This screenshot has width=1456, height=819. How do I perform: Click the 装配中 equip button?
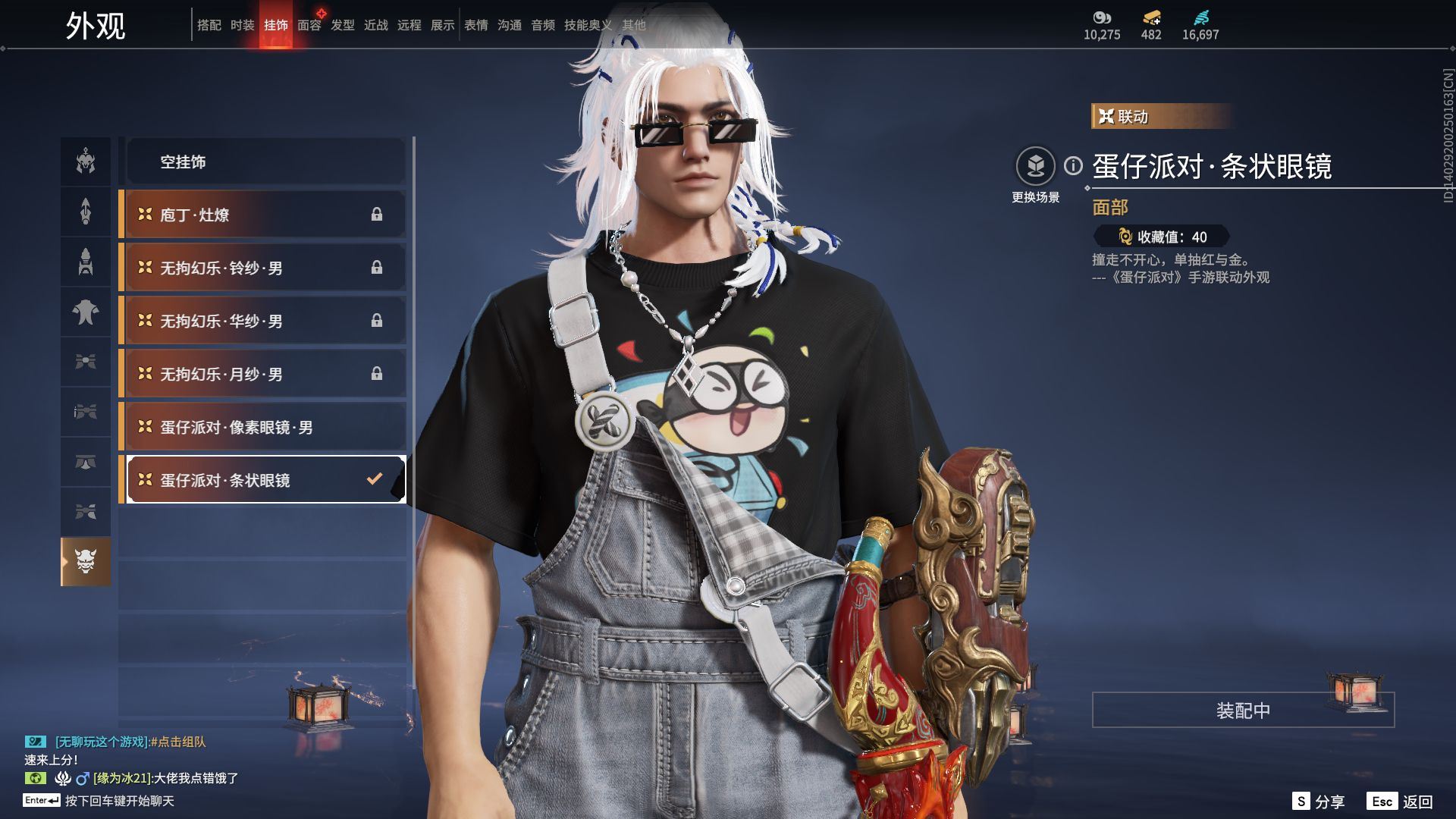tap(1242, 710)
